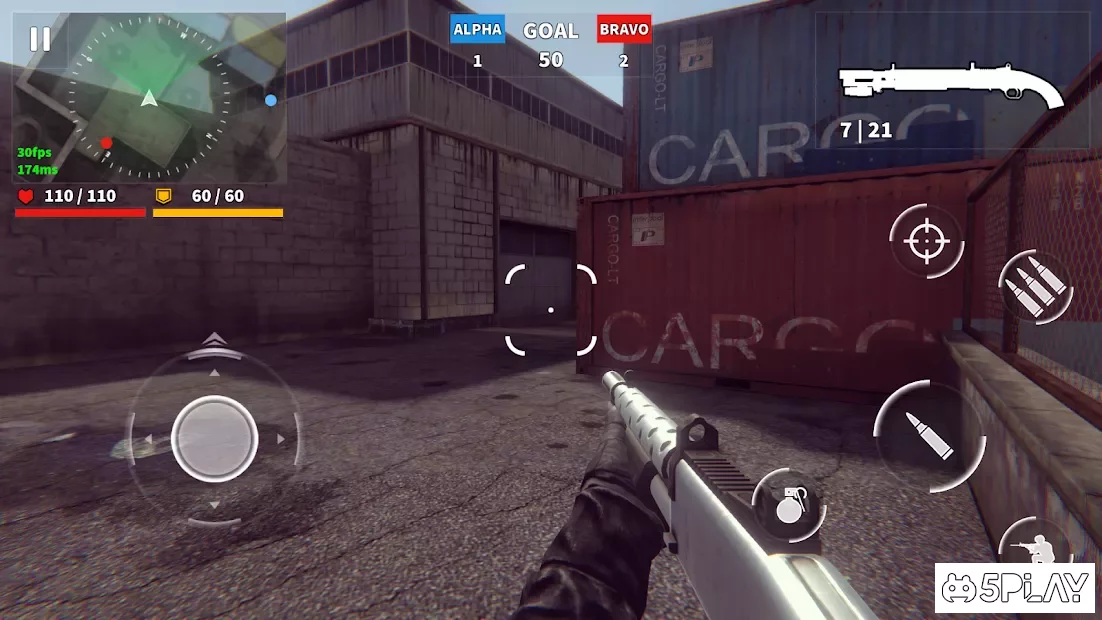Fire the weapon with the single-bullet button

[930, 436]
